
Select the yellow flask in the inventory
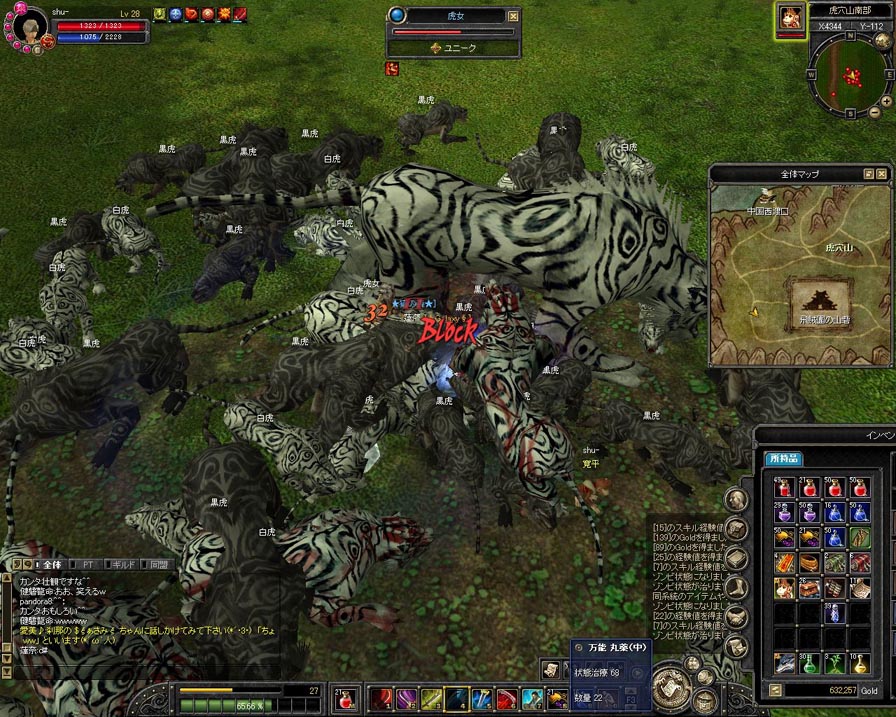coord(859,662)
